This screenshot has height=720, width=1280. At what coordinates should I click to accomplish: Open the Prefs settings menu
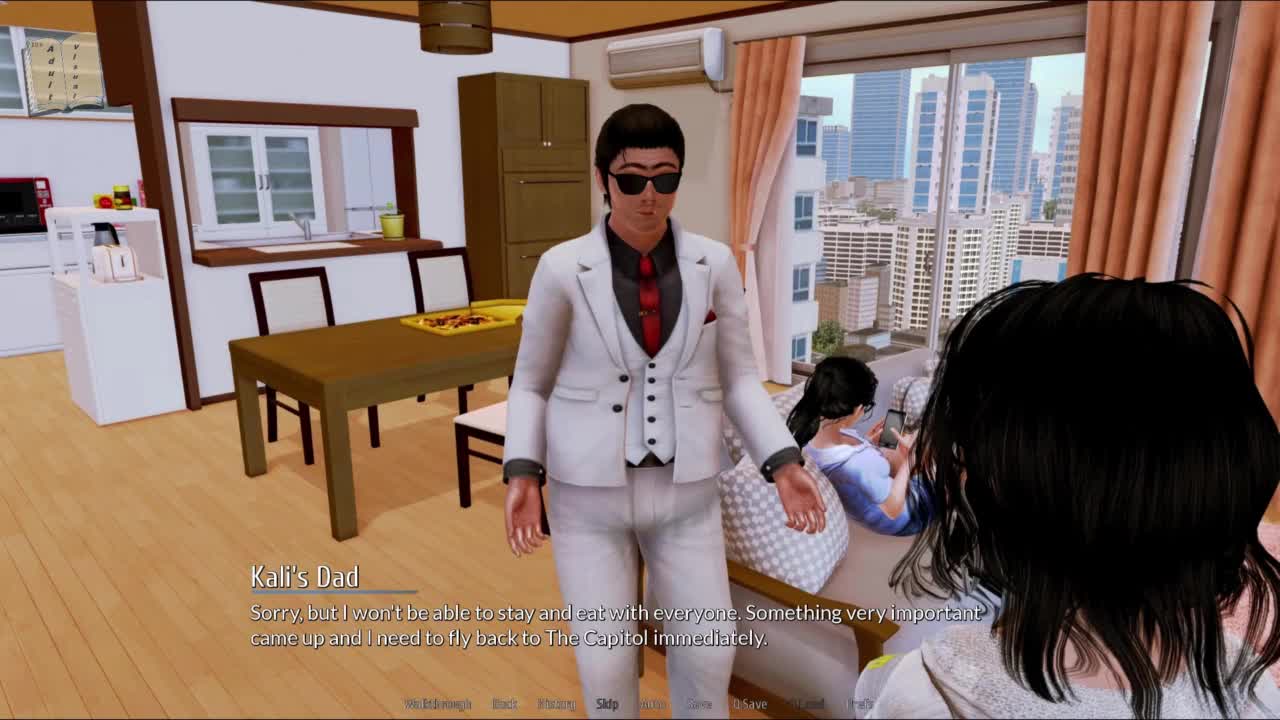(860, 704)
